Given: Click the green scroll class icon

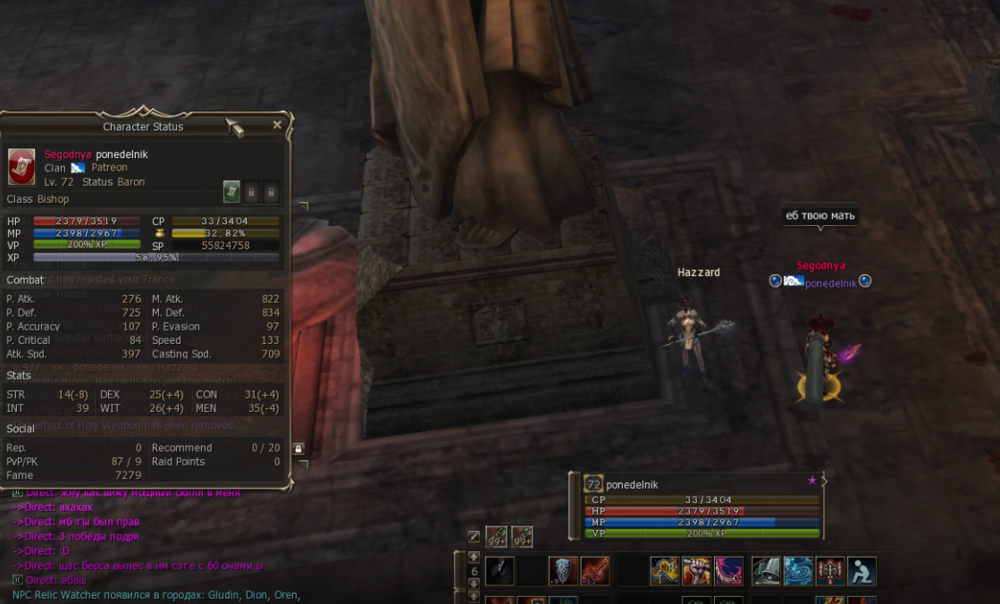Looking at the screenshot, I should pos(231,191).
